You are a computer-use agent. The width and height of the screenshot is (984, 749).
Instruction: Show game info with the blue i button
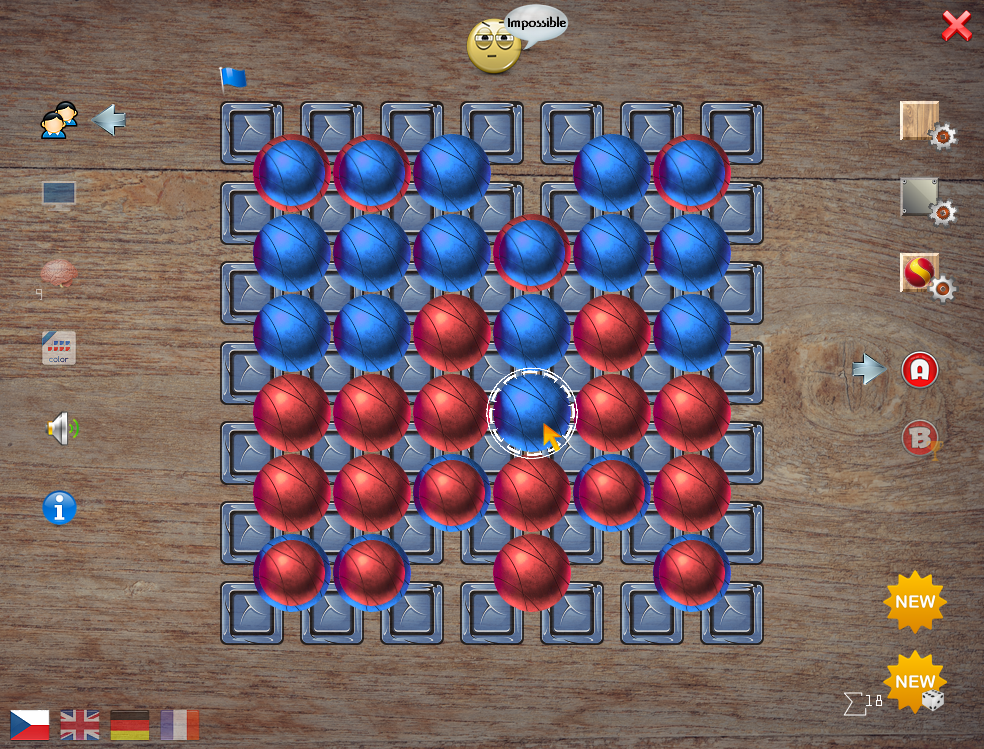[59, 508]
